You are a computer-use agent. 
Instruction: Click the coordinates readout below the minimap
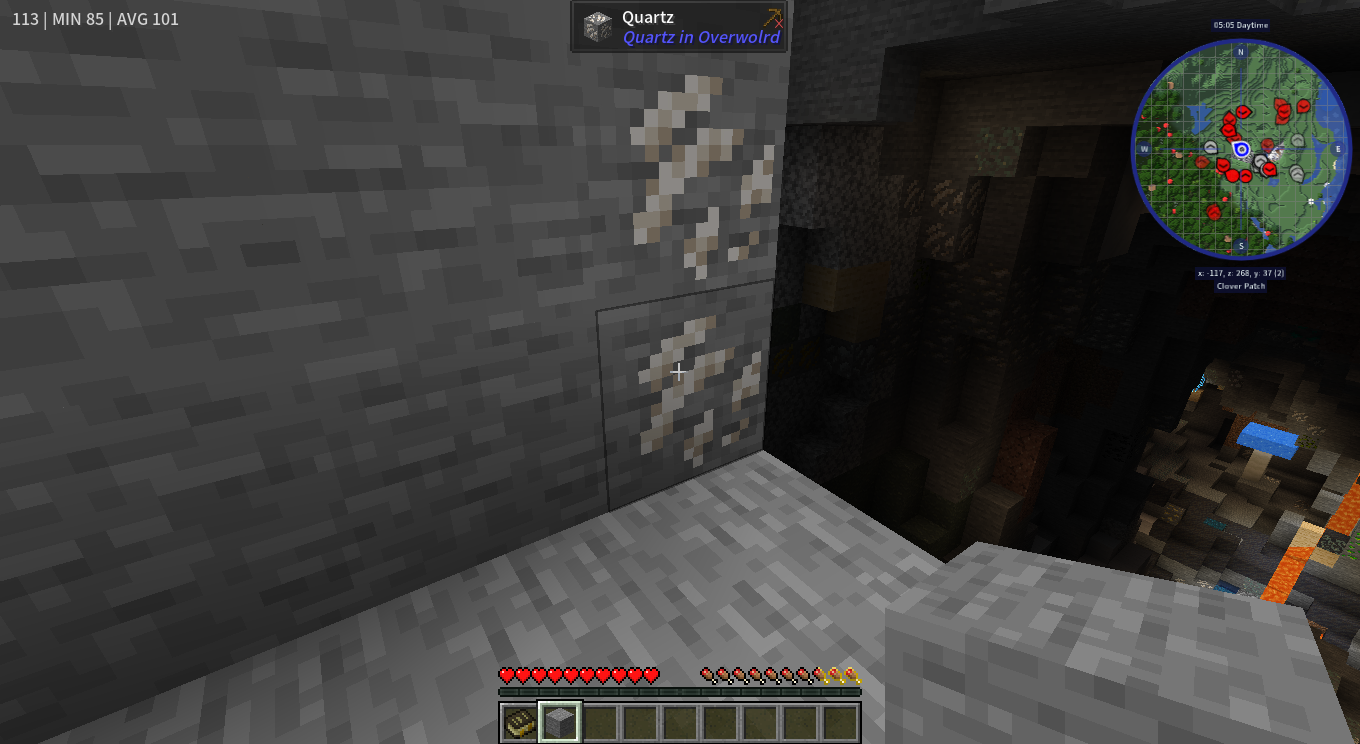[1240, 273]
